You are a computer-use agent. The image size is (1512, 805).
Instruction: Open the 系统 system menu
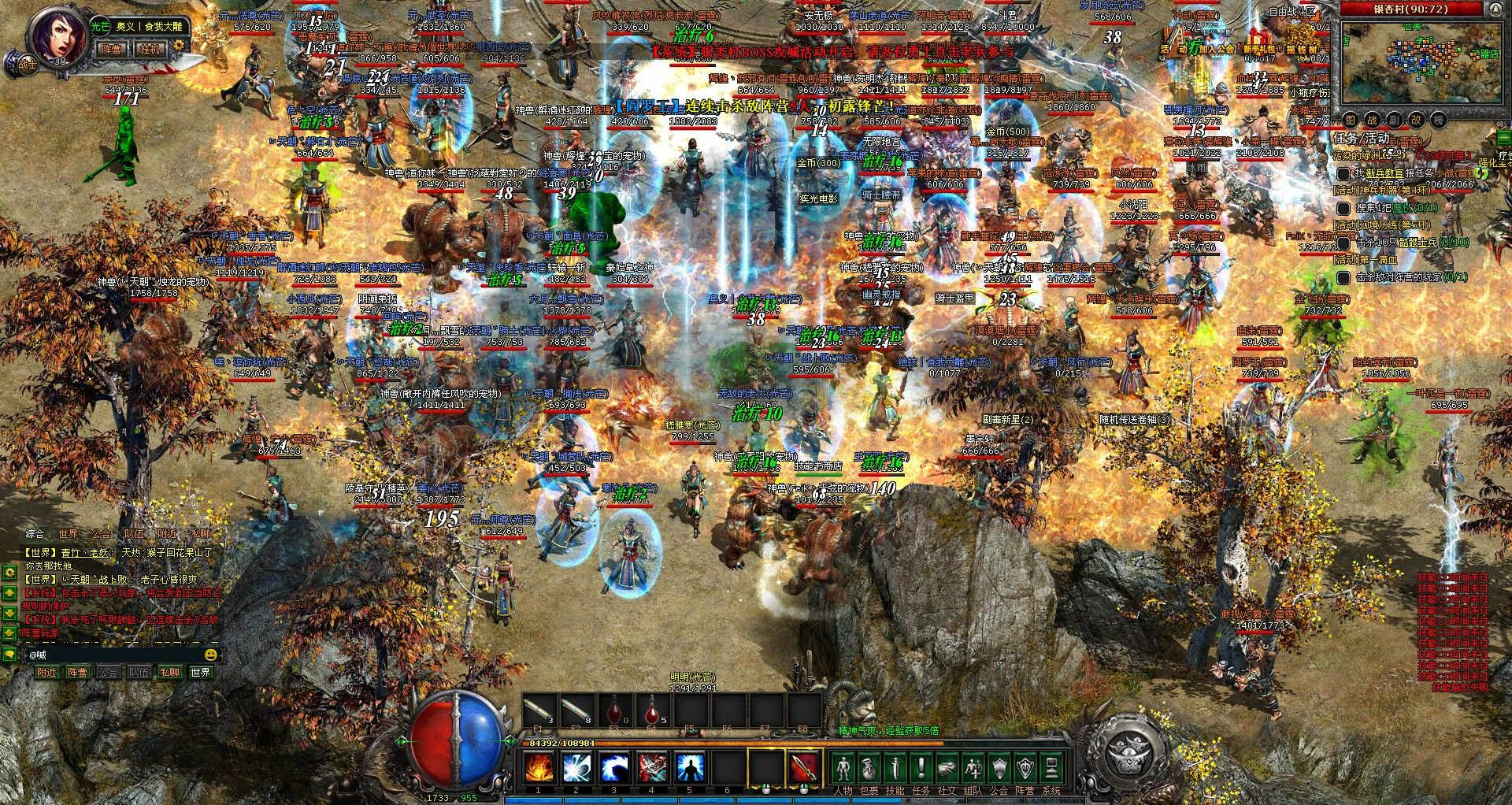tap(1051, 767)
